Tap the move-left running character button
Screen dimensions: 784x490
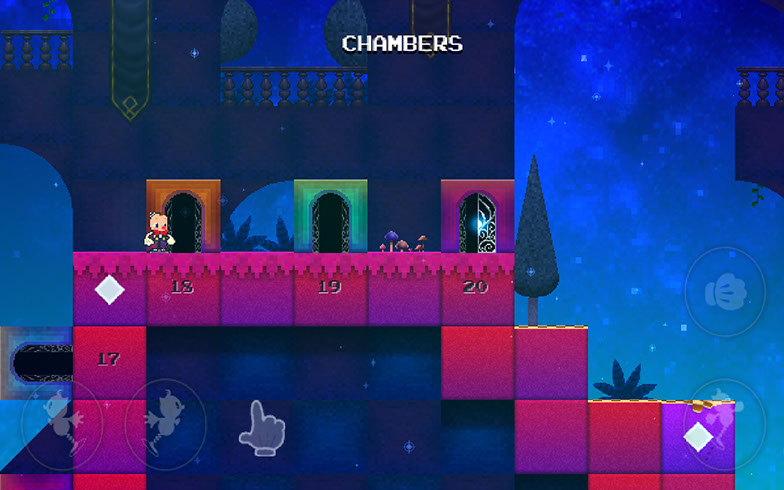pyautogui.click(x=61, y=424)
